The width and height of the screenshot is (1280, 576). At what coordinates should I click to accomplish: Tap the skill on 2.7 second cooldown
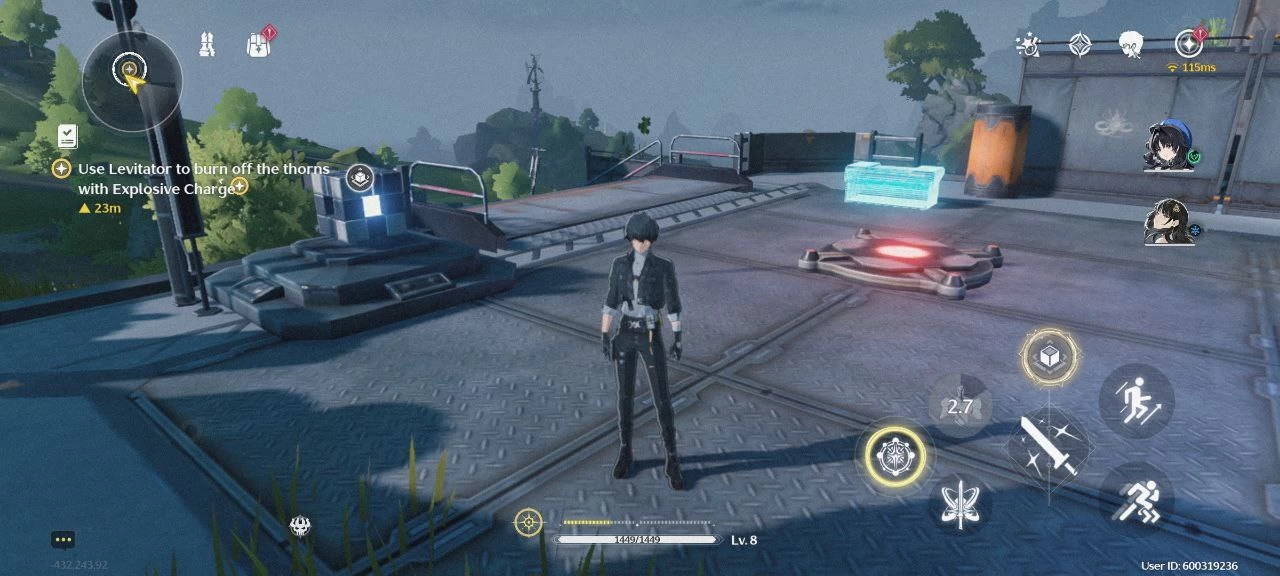click(960, 405)
